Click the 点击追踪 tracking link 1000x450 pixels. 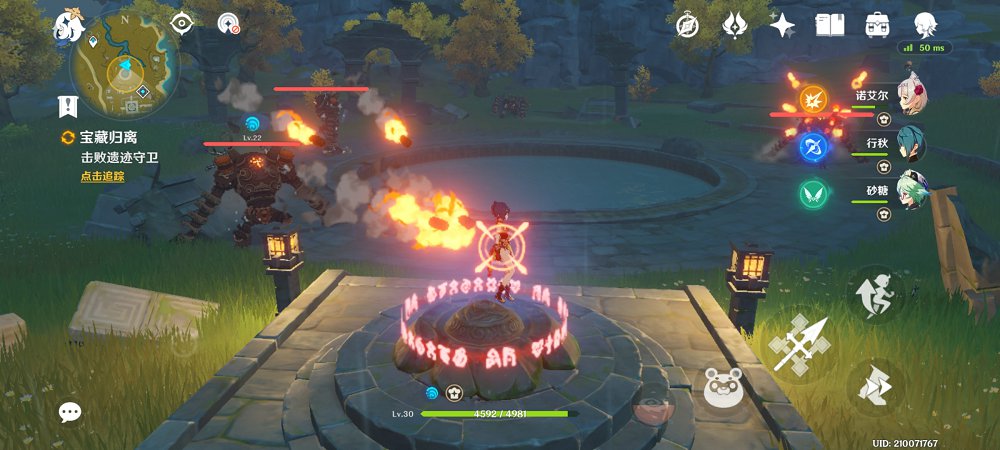[x=103, y=177]
